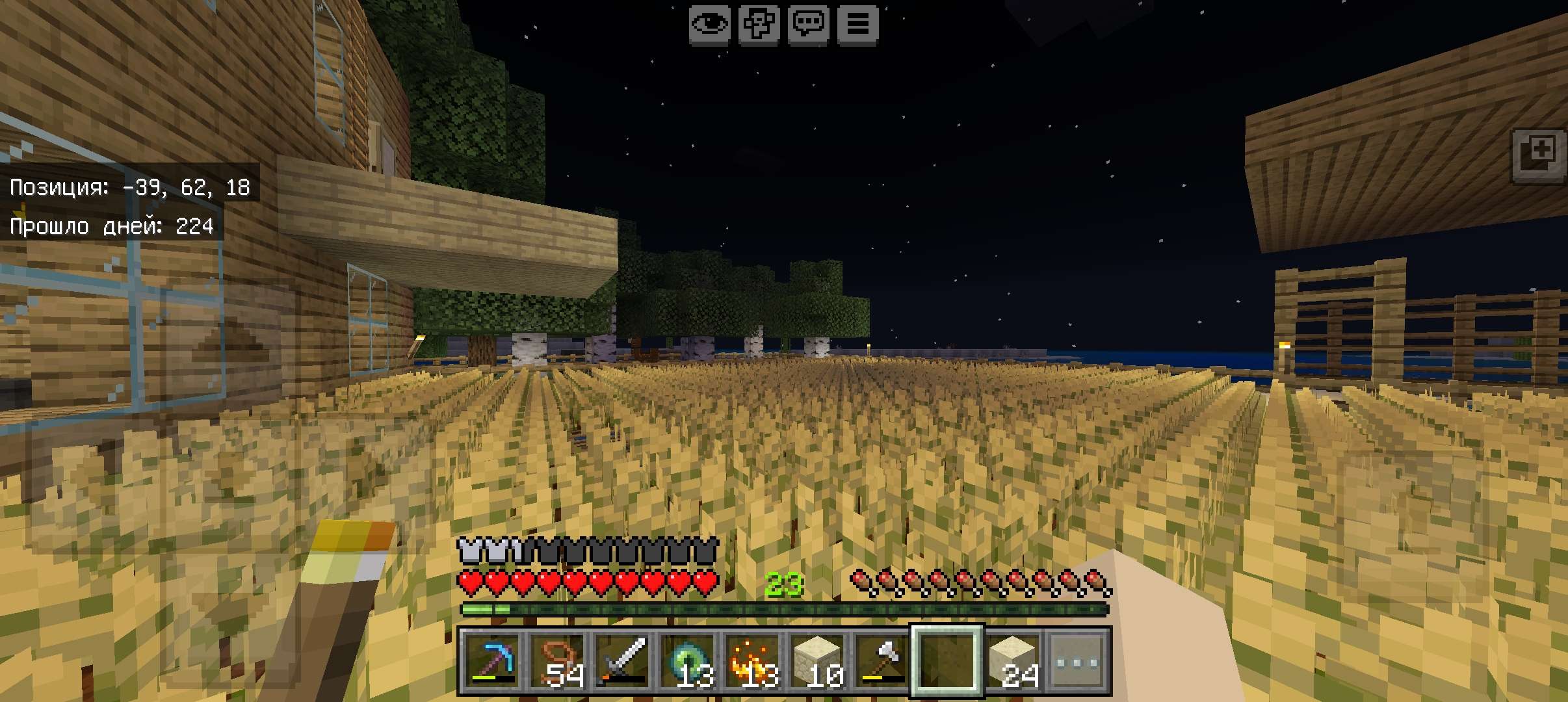Screen dimensions: 1568x702
Task: Open the emote menu button
Action: (759, 25)
